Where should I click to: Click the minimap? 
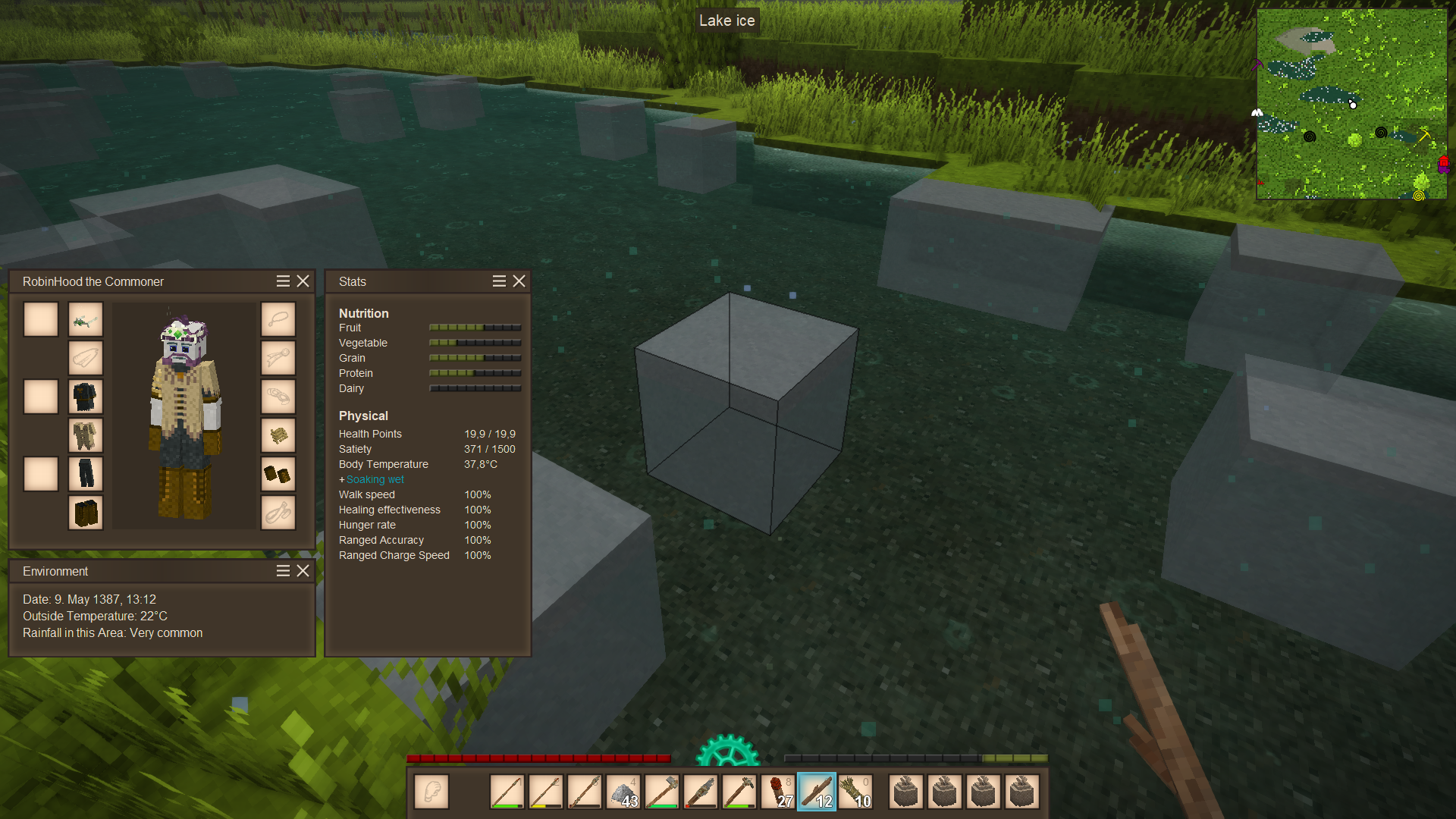1351,104
